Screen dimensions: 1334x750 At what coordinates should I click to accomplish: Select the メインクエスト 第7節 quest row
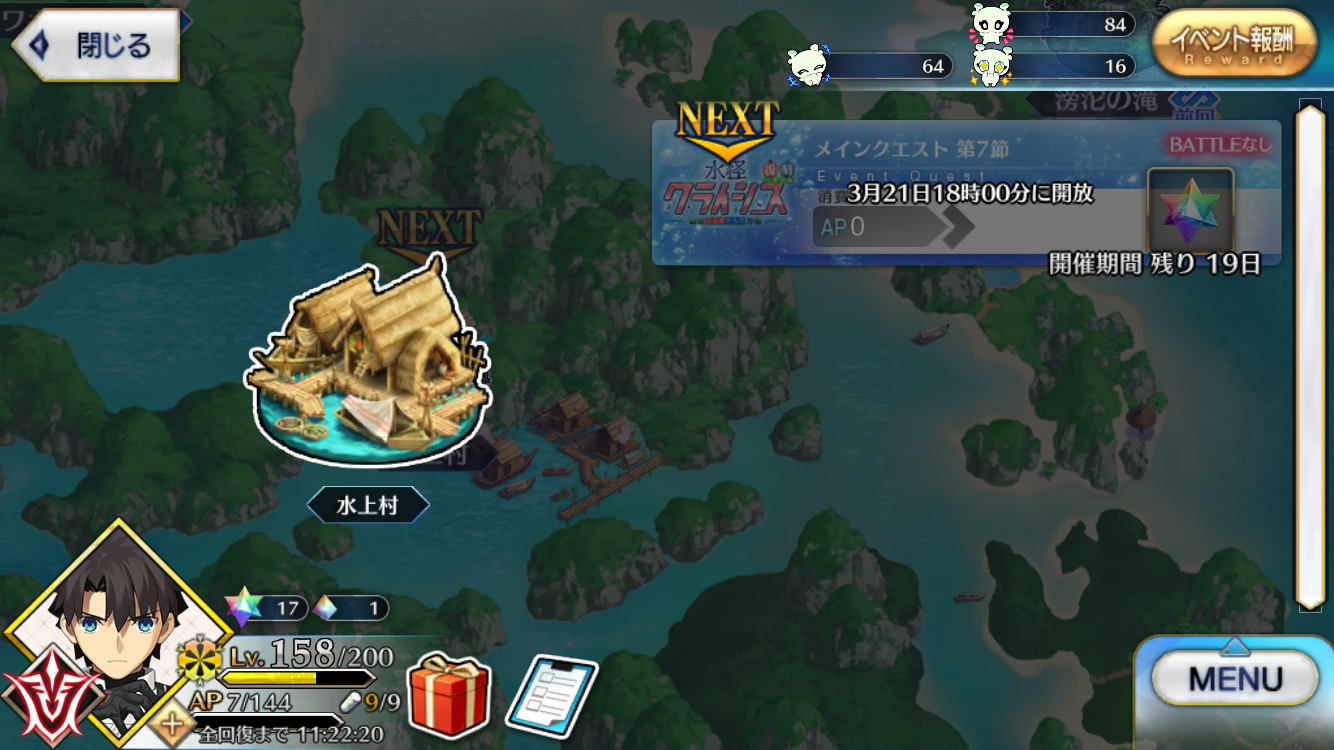pos(966,193)
